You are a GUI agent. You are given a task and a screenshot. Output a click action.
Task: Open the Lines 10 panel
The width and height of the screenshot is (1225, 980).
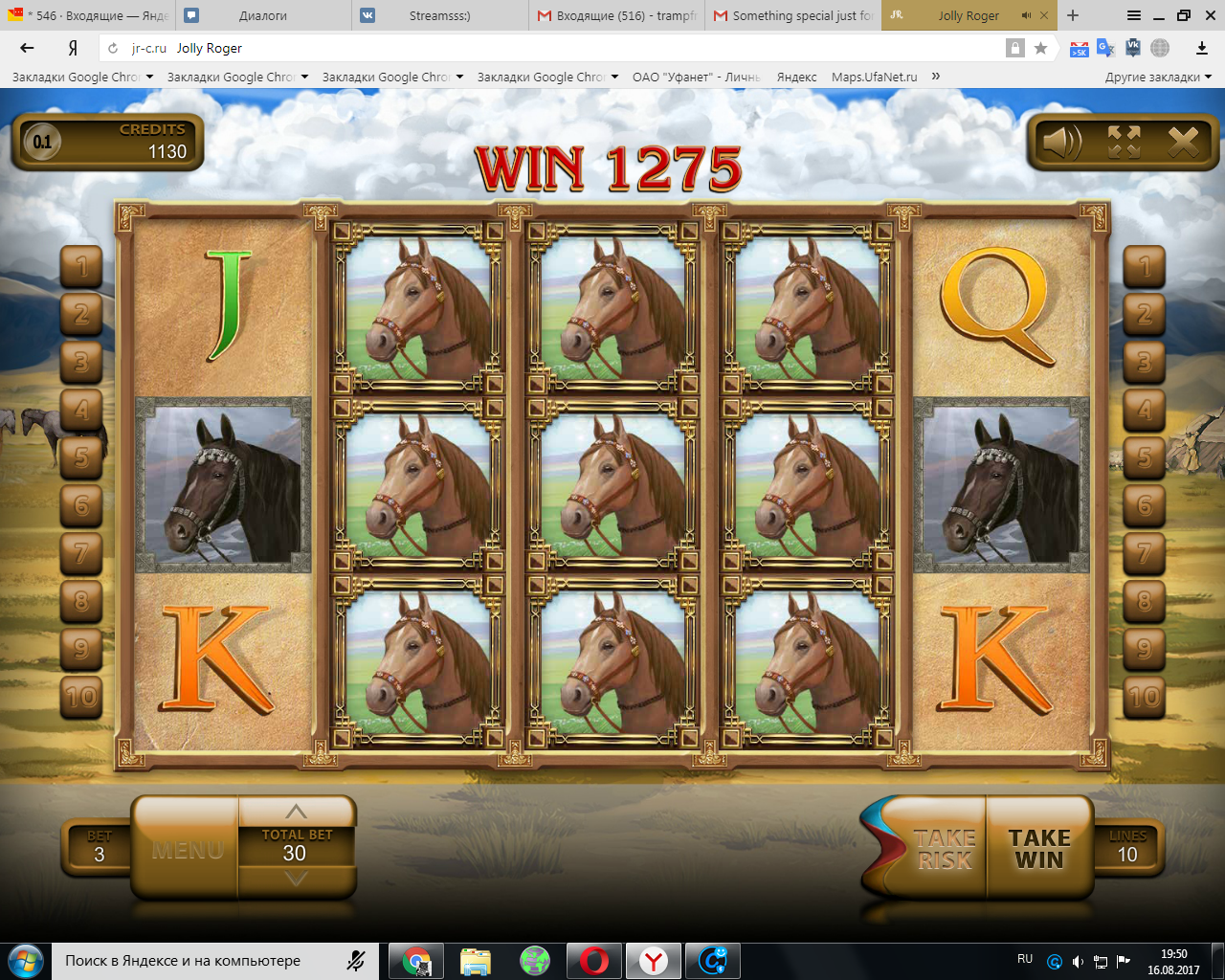(x=1127, y=848)
